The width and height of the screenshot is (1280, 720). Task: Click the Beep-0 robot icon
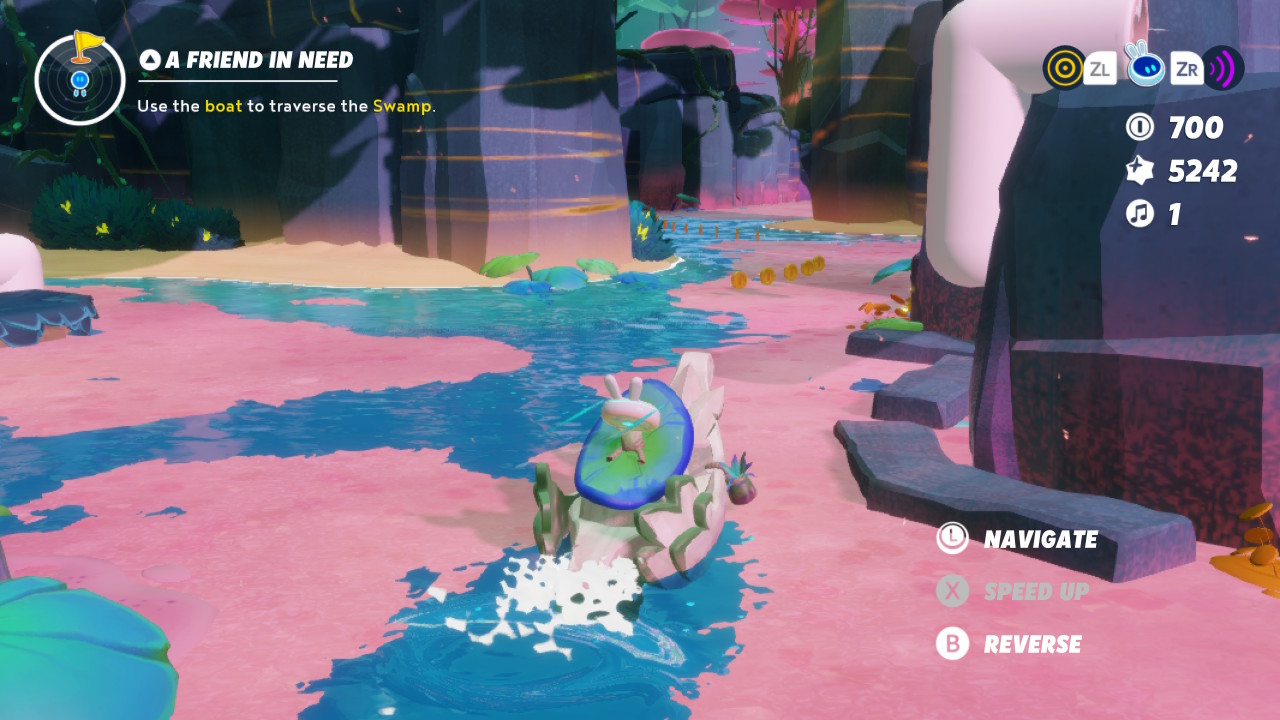[1144, 66]
